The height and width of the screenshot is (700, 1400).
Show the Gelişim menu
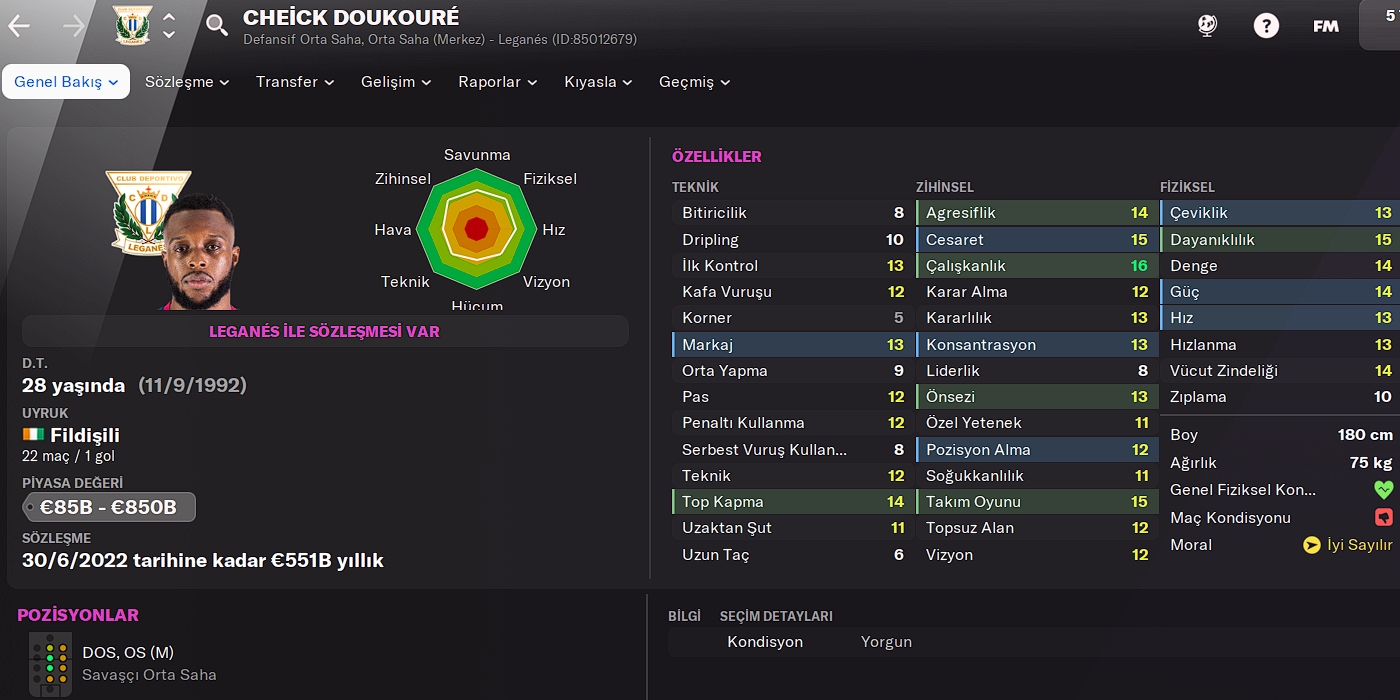pos(396,82)
